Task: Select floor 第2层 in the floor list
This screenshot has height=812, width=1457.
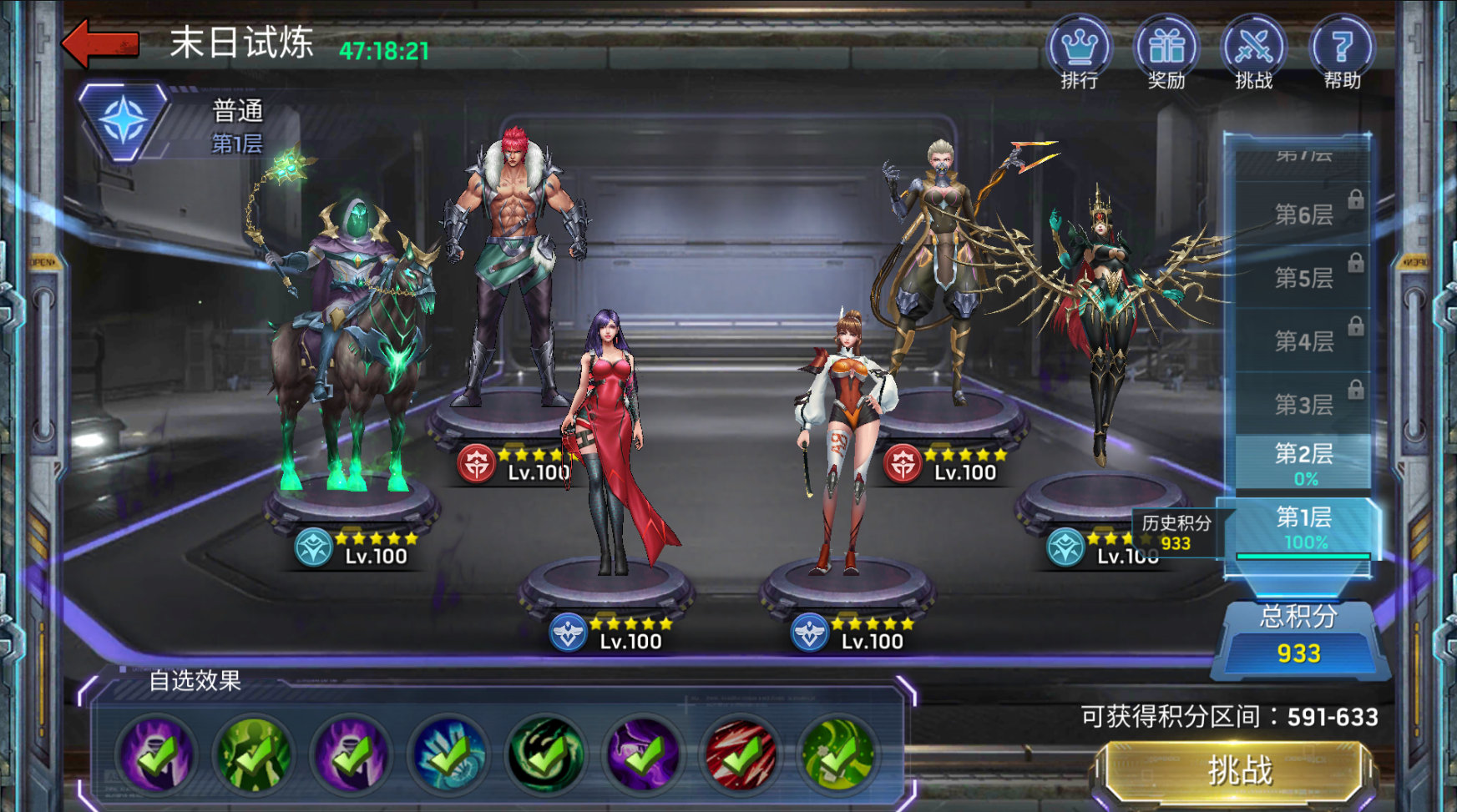Action: point(1303,464)
